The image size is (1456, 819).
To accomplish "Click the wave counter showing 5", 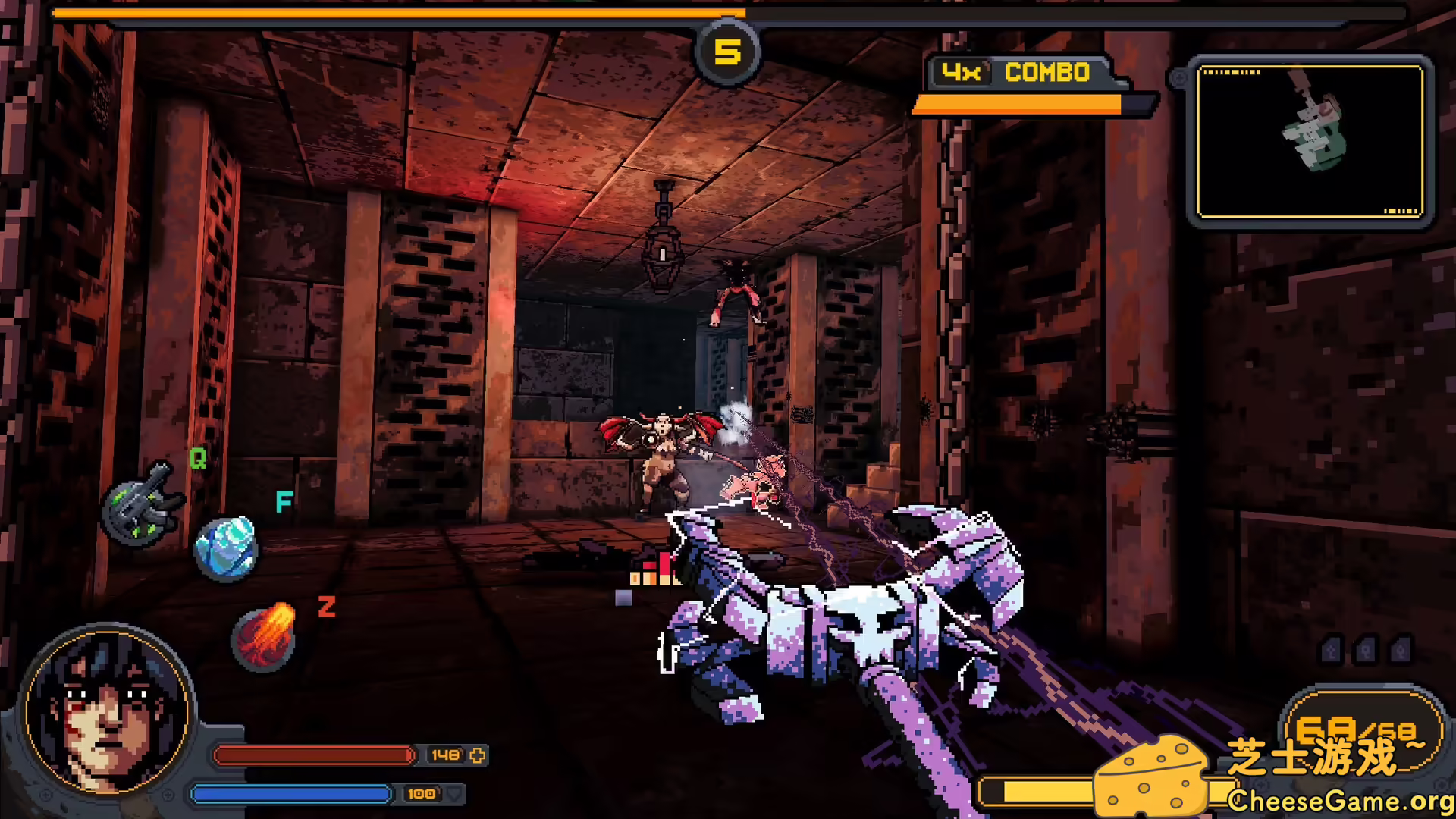I will tap(728, 51).
